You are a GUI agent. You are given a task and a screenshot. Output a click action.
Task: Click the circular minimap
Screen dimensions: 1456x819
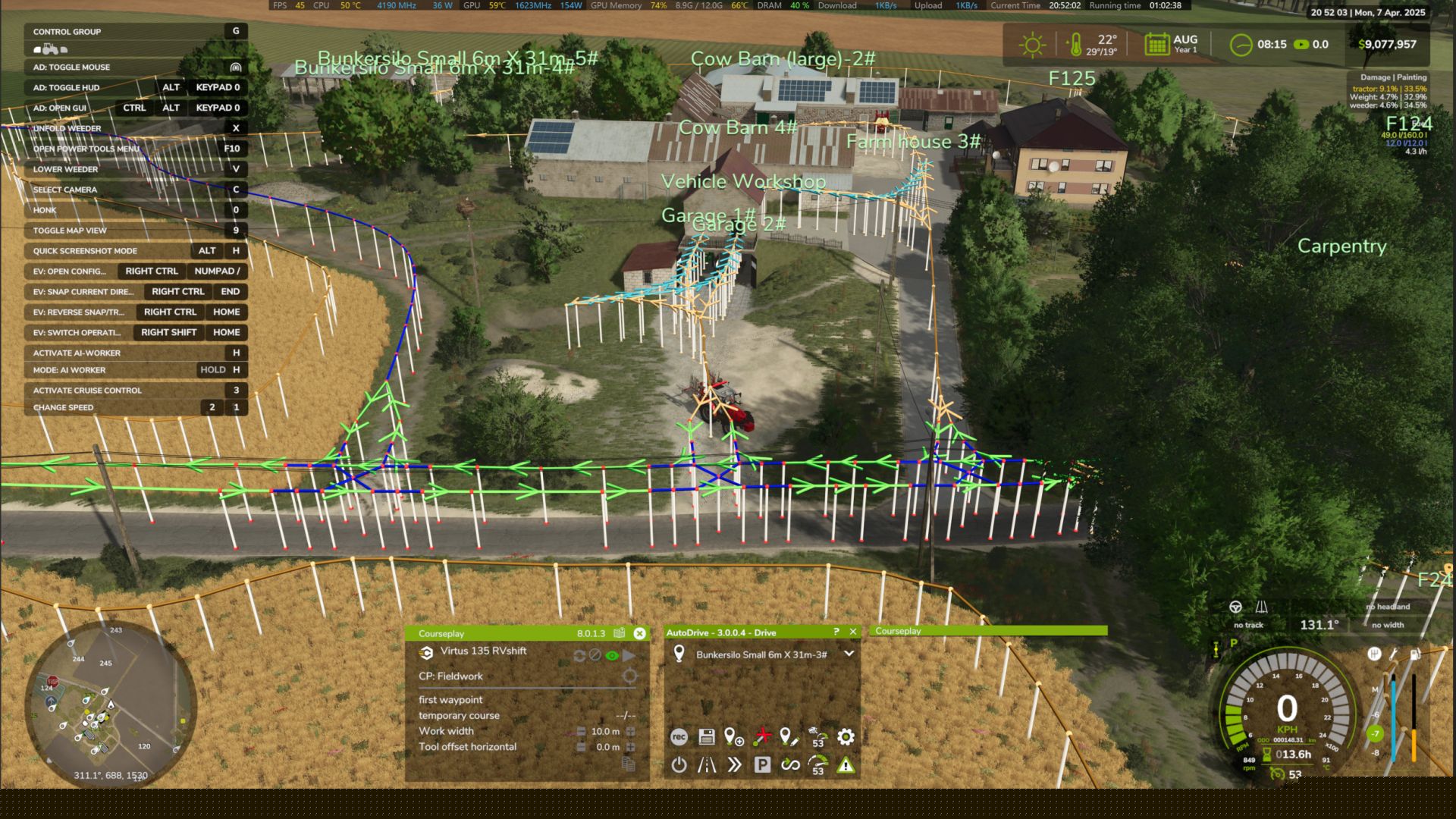click(111, 704)
